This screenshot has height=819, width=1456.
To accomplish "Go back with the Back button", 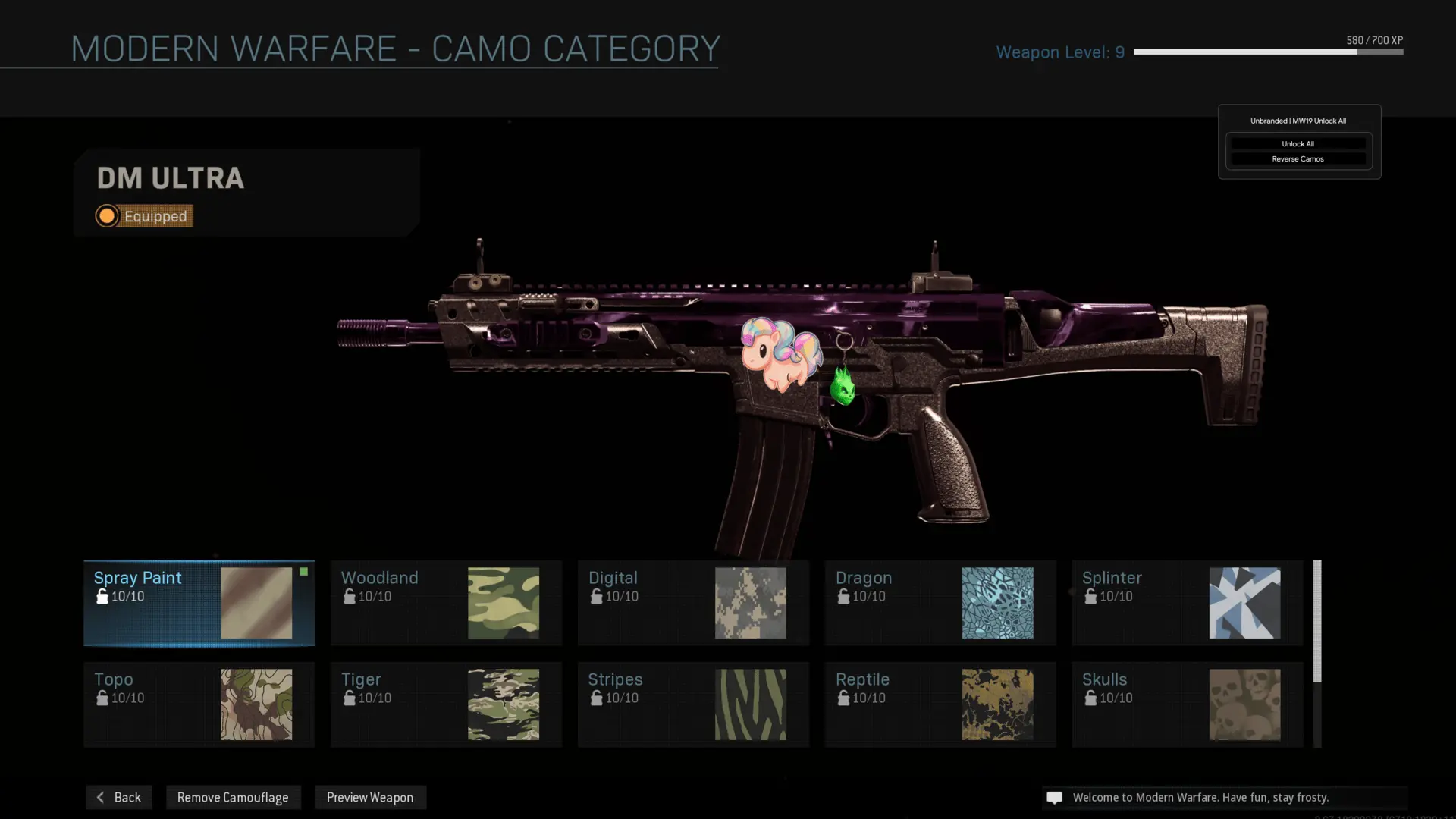I will coord(119,797).
